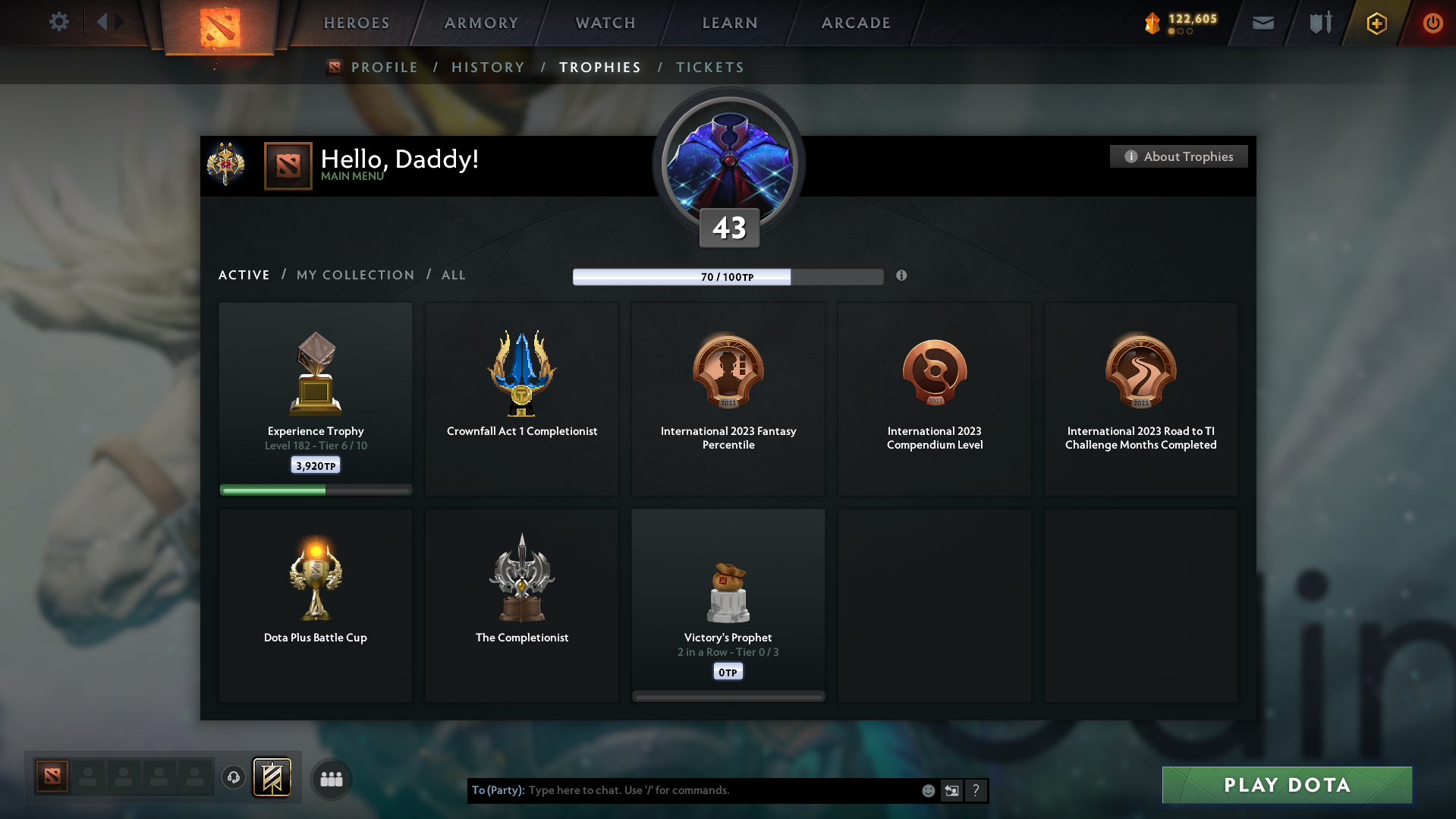Viewport: 1456px width, 819px height.
Task: Open the WATCH menu
Action: (x=605, y=23)
